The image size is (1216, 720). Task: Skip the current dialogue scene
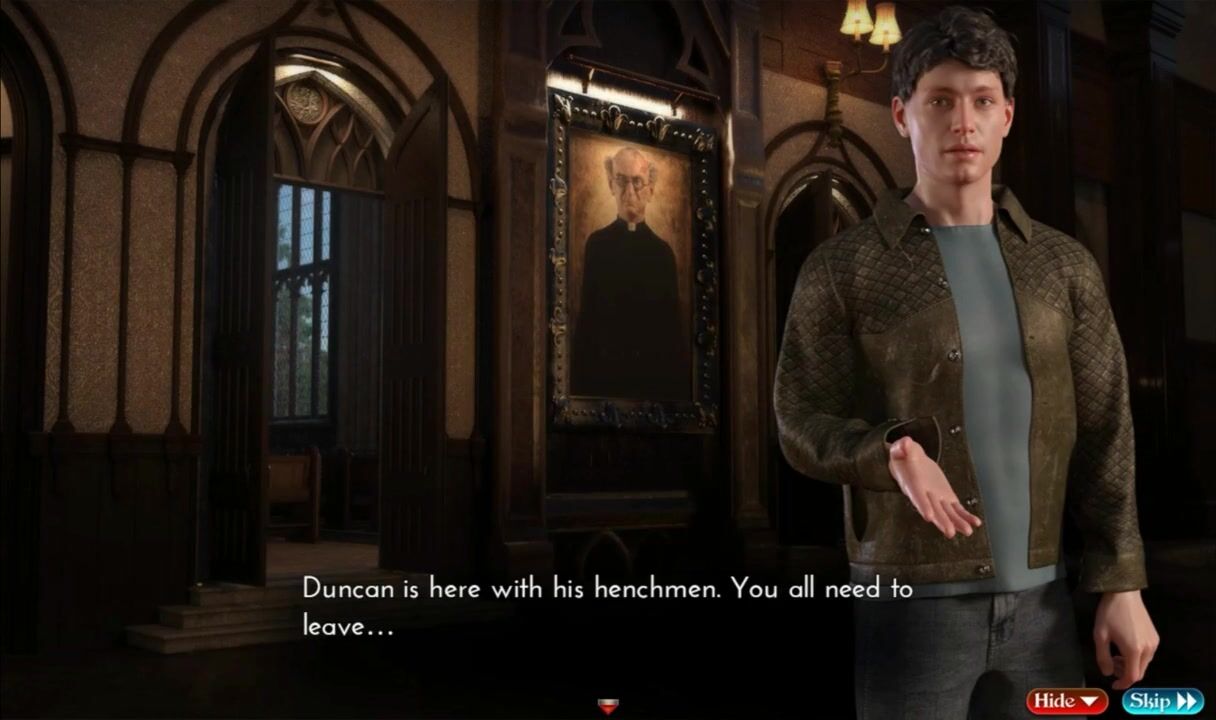click(1162, 701)
